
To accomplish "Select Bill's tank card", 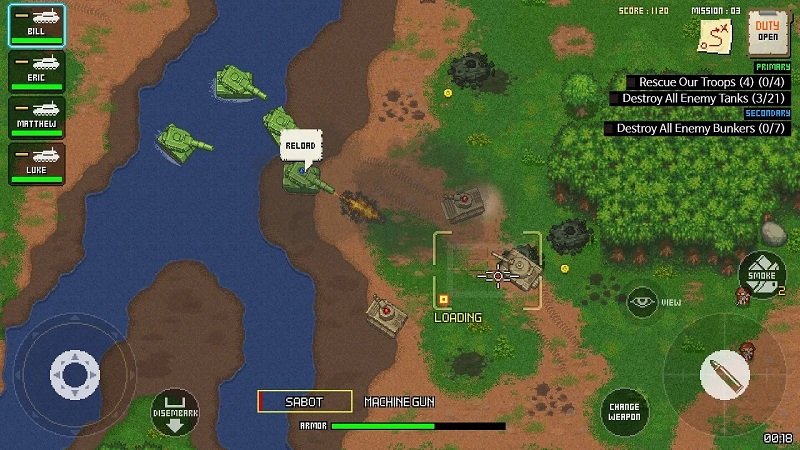I will pyautogui.click(x=37, y=25).
